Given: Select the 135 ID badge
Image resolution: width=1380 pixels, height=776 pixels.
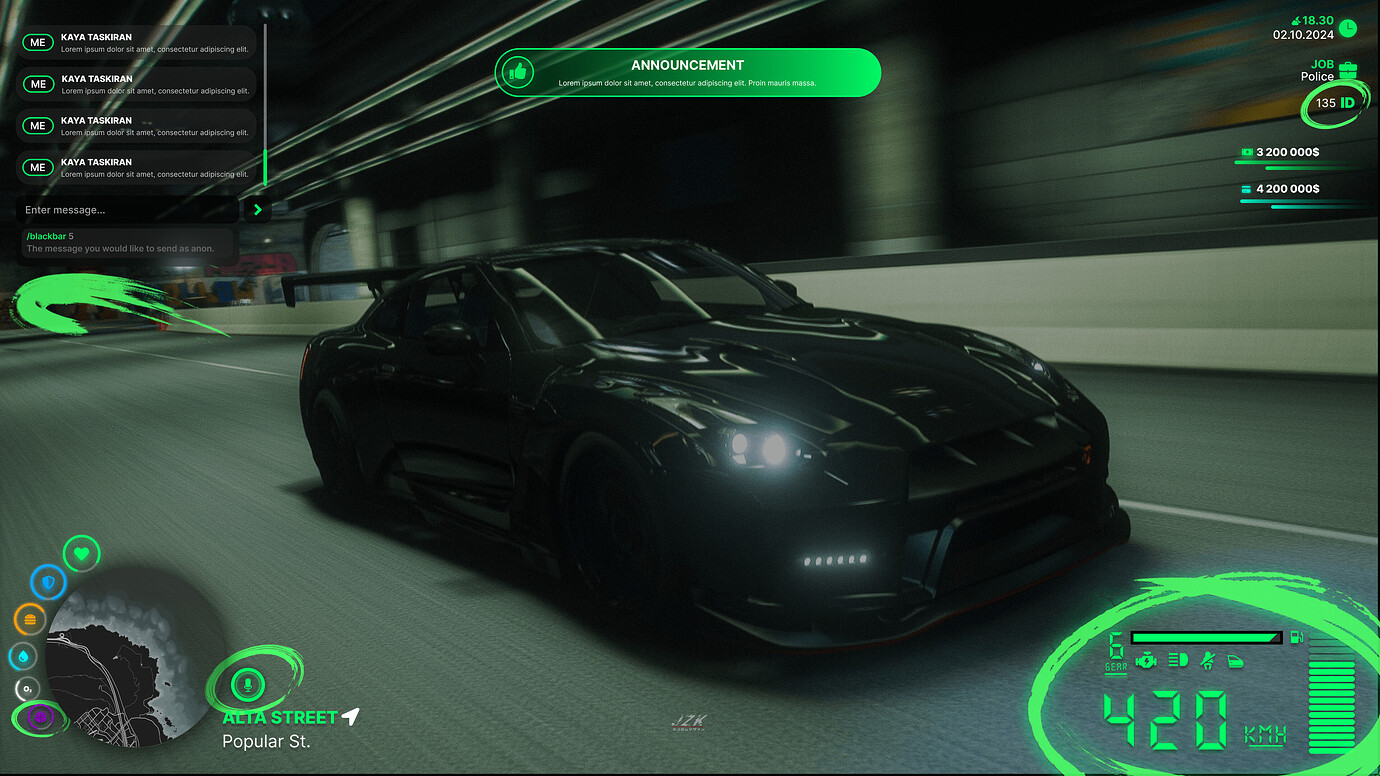Looking at the screenshot, I should (x=1334, y=103).
